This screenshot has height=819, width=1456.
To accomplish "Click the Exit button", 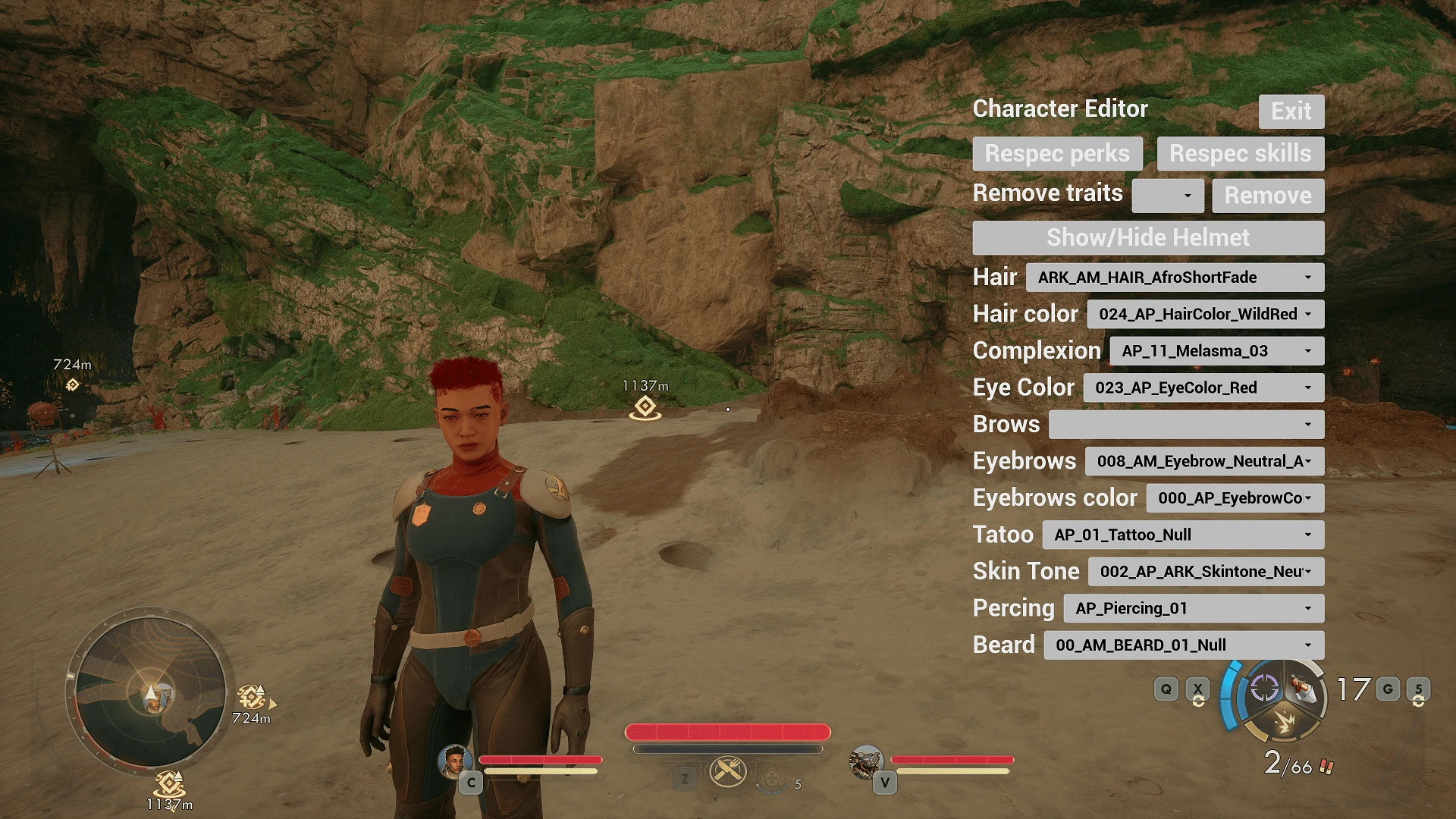I will tap(1291, 111).
